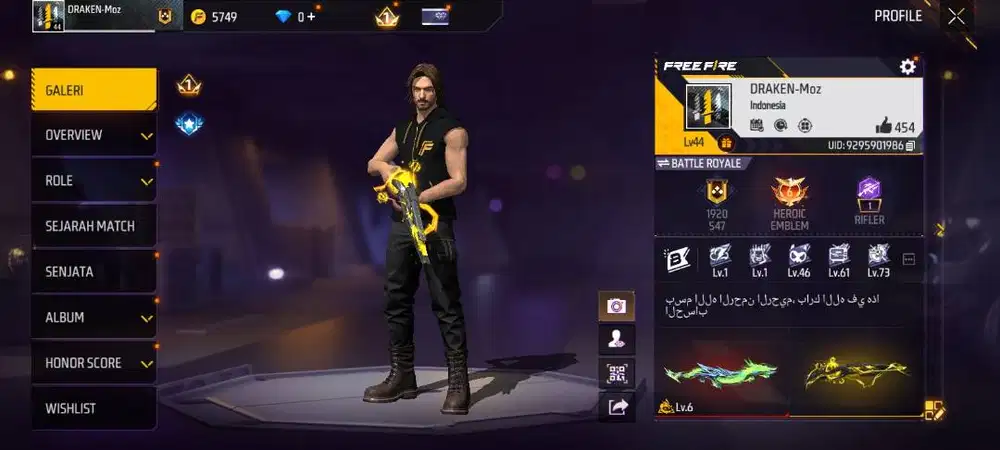
Task: View Sejarah Match history
Action: pos(93,227)
